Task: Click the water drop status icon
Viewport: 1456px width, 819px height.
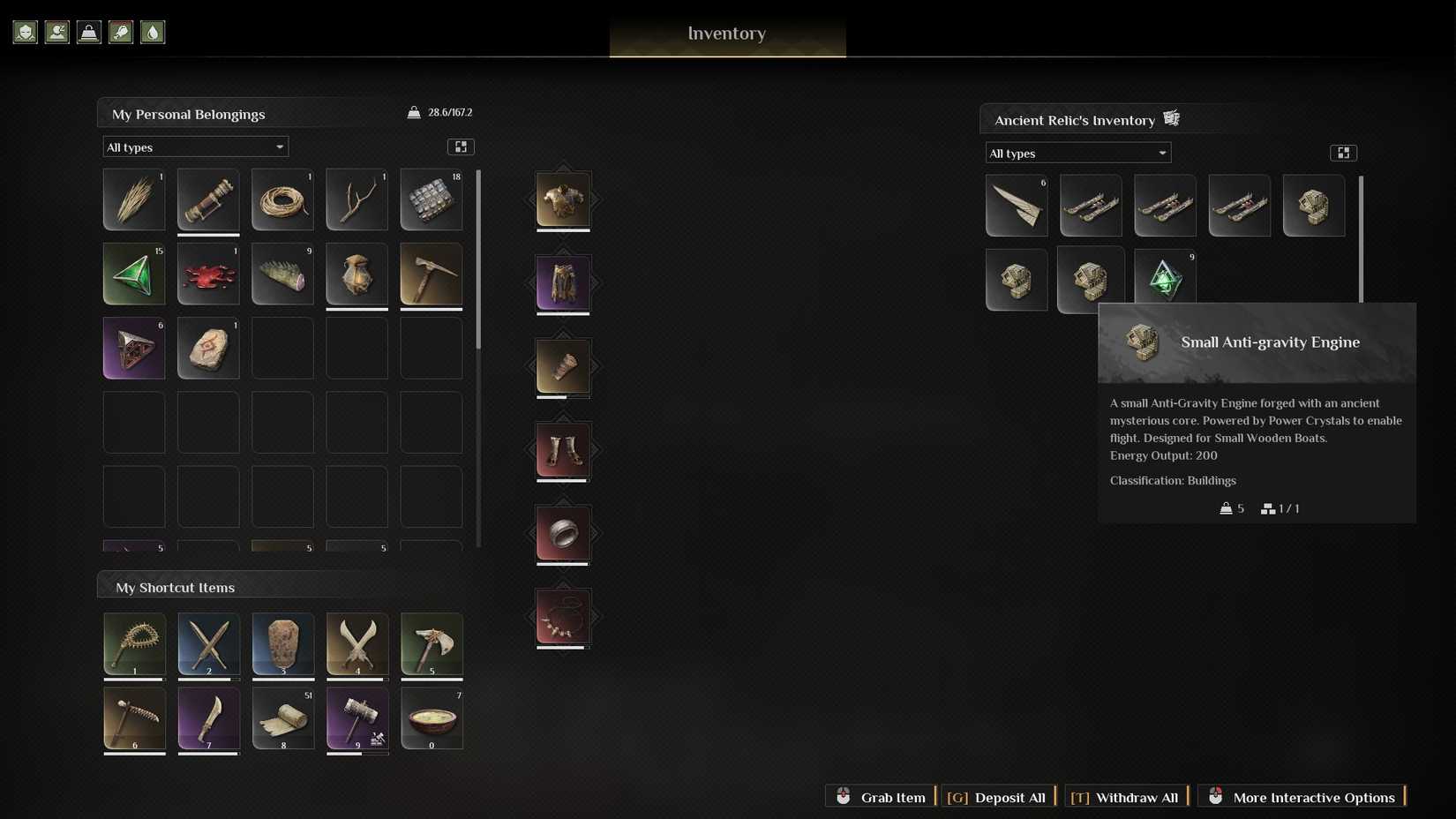Action: tap(153, 32)
